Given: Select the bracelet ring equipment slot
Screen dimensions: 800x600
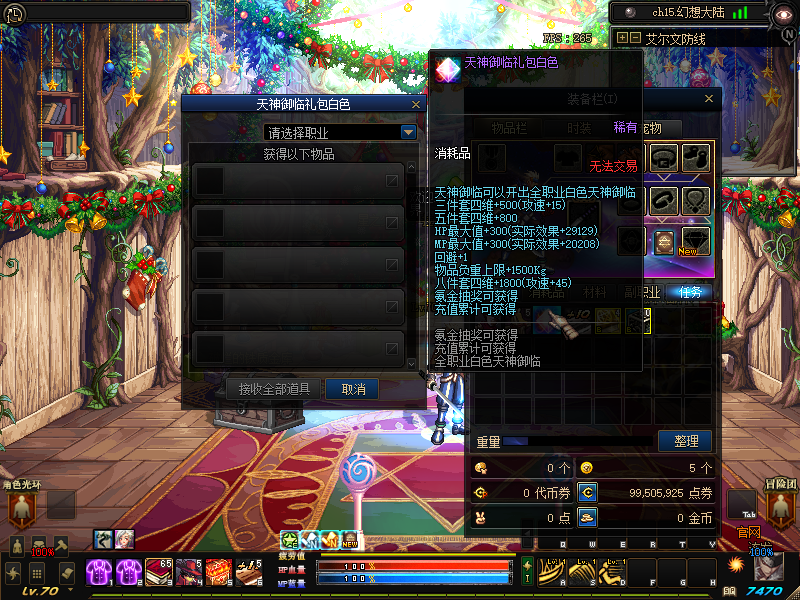Looking at the screenshot, I should [663, 200].
